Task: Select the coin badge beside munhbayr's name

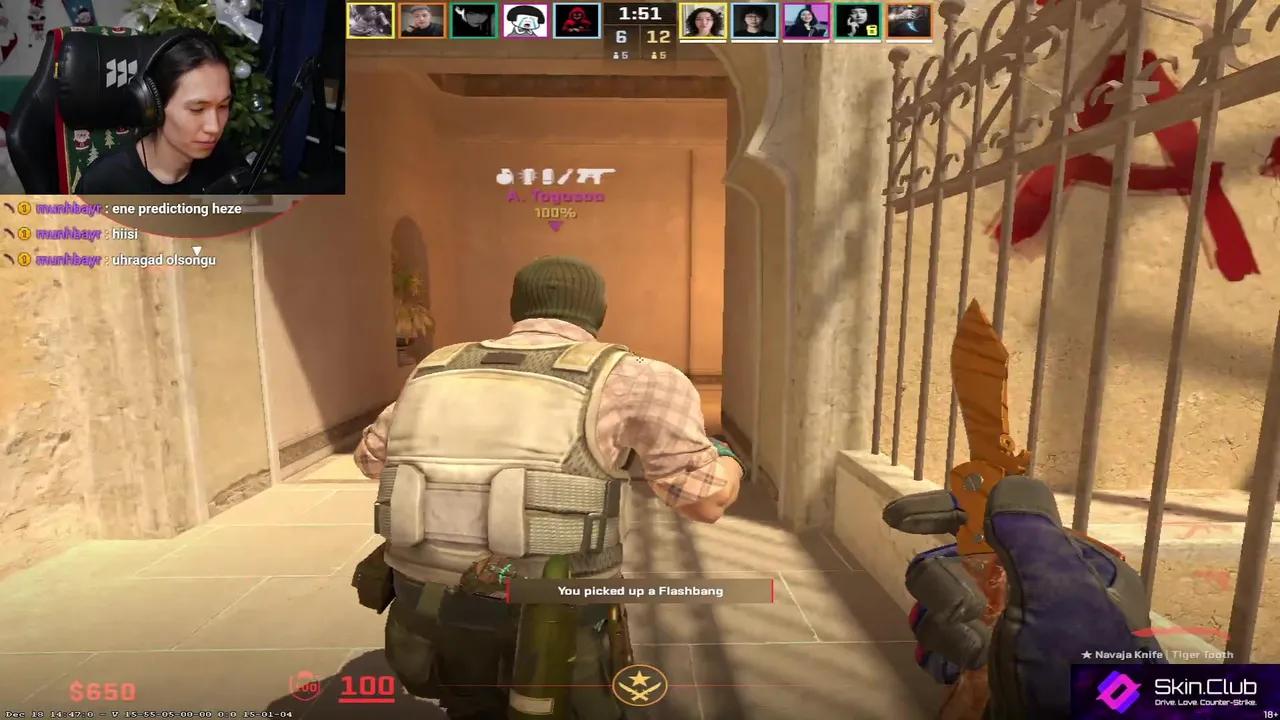Action: (22, 208)
